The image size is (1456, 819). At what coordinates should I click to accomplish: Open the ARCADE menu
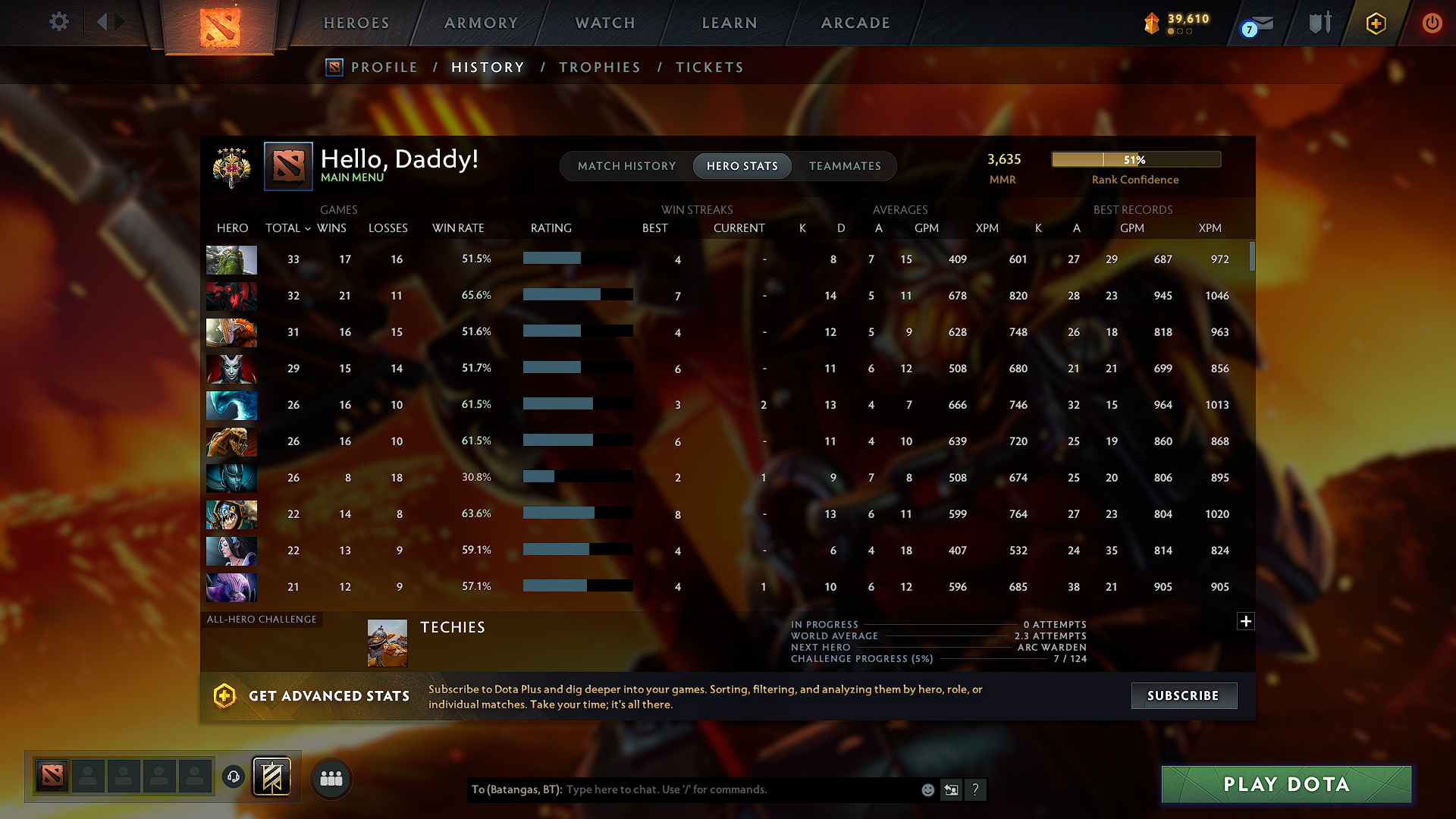point(855,23)
